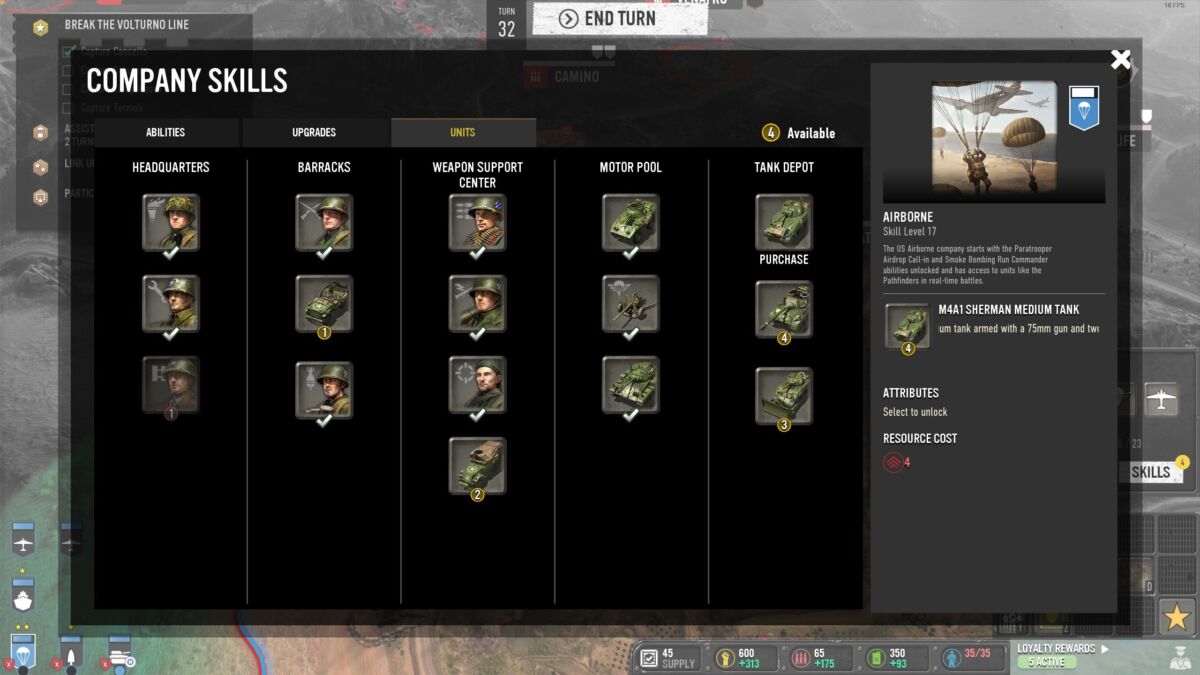Choose the Weapon Support truck costing 2 points
1200x675 pixels.
click(x=477, y=465)
